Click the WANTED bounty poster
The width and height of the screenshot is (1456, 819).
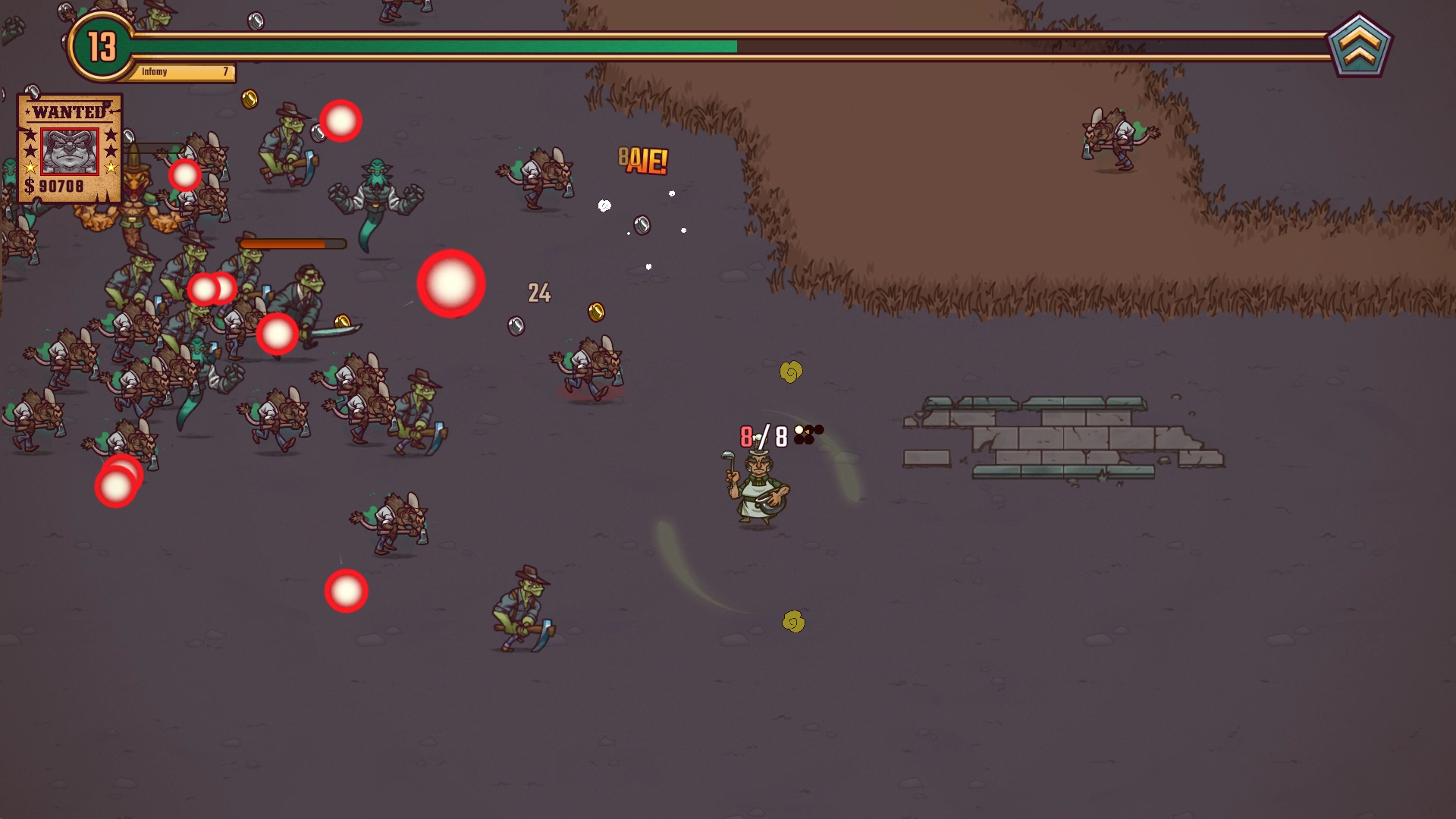69,149
